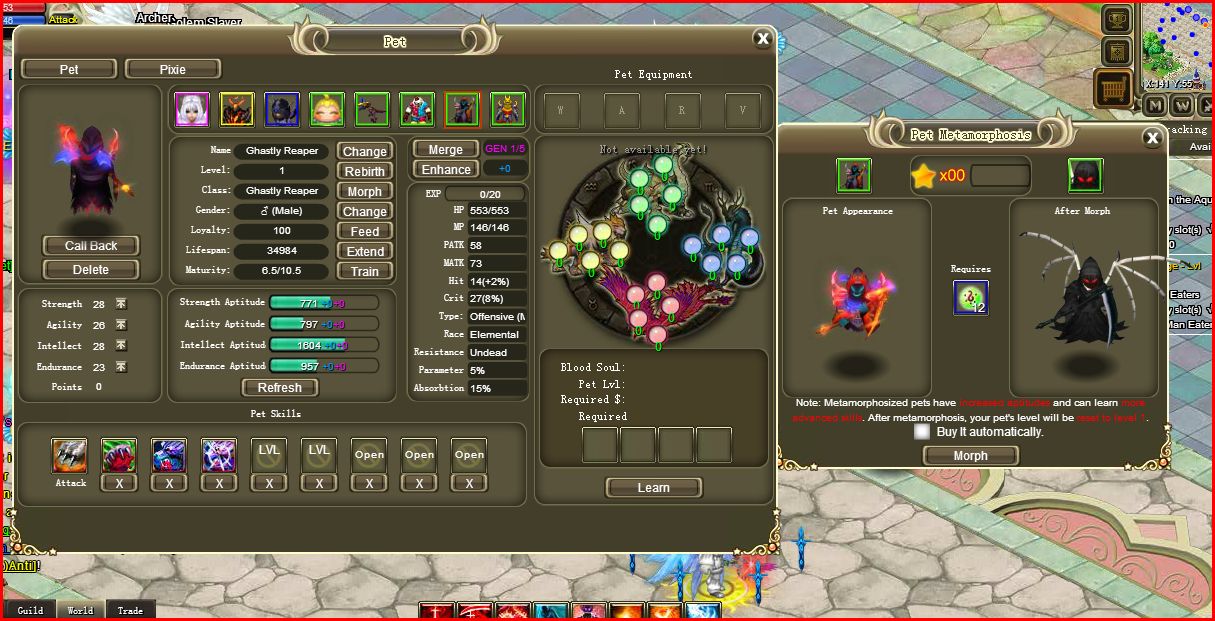Screen dimensions: 1215x621
Task: Train the pet's maturity
Action: [364, 271]
